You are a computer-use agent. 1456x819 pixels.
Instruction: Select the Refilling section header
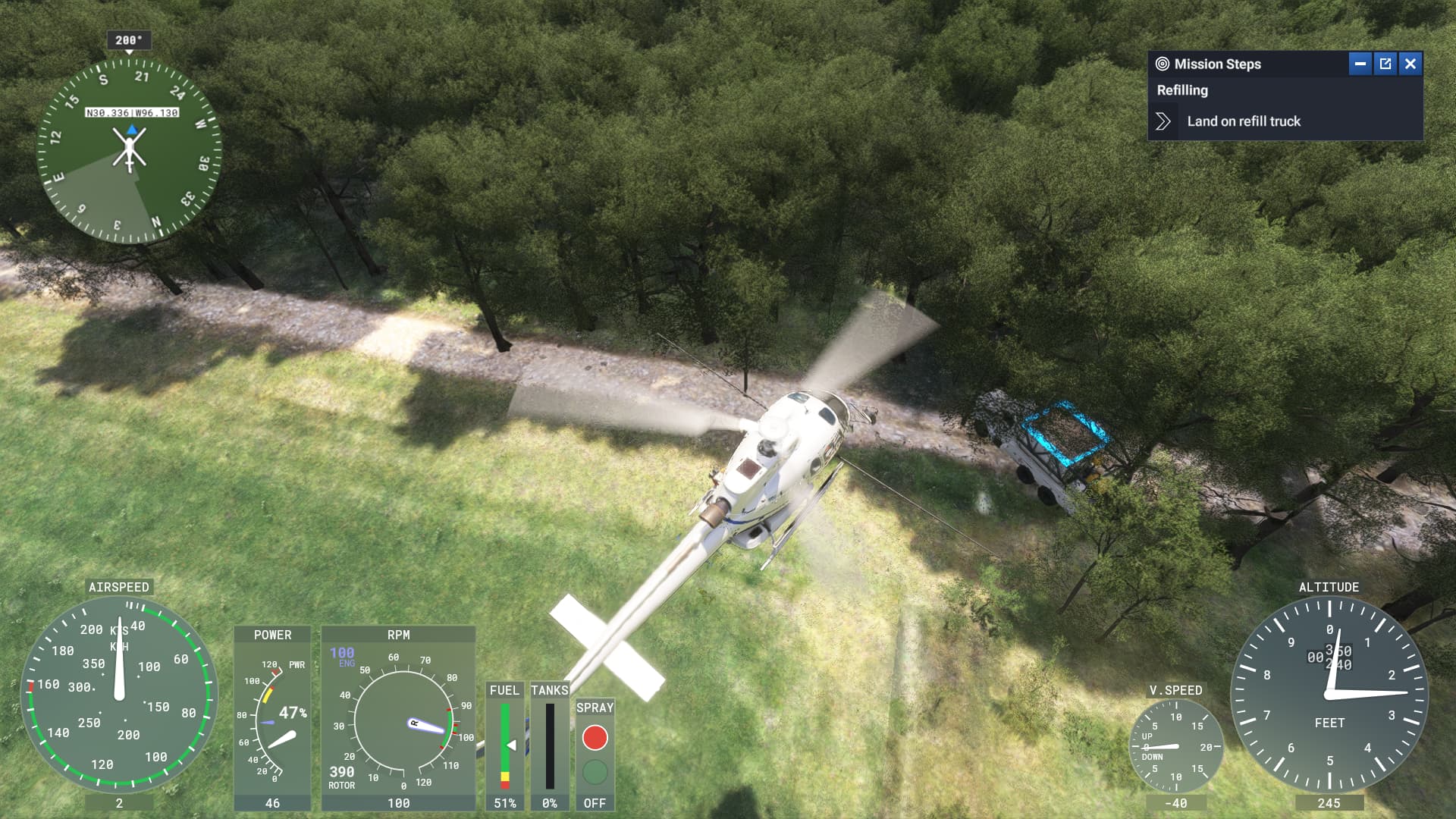tap(1181, 90)
